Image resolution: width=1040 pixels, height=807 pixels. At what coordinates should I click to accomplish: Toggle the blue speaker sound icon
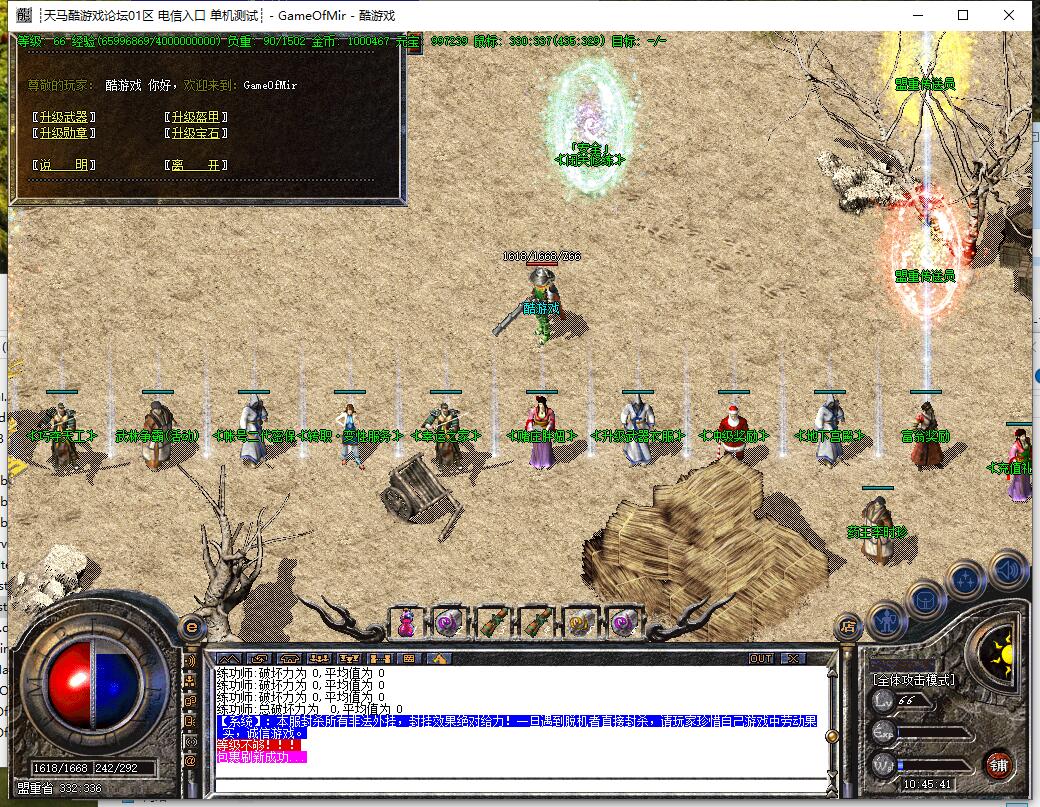1008,570
